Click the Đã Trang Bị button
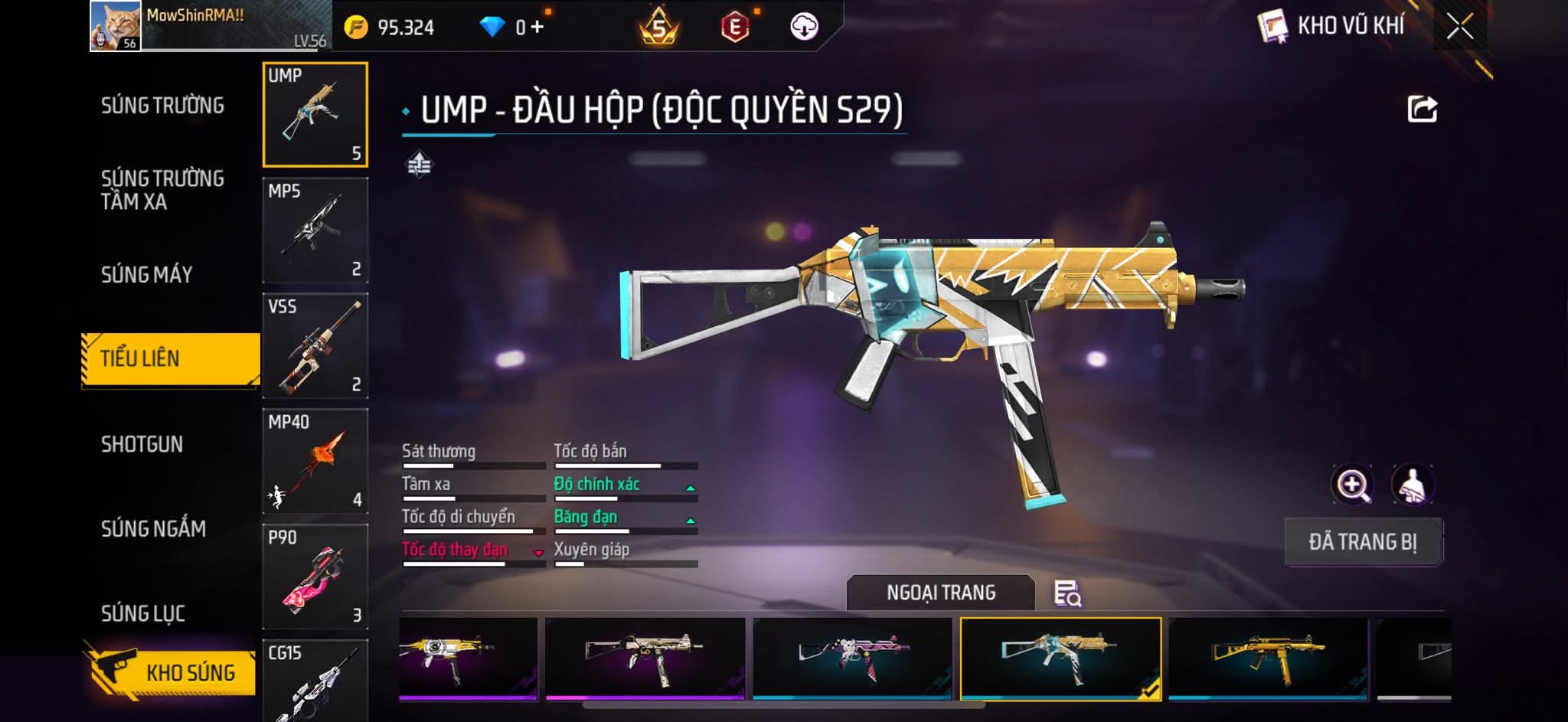The height and width of the screenshot is (722, 1568). (x=1363, y=542)
